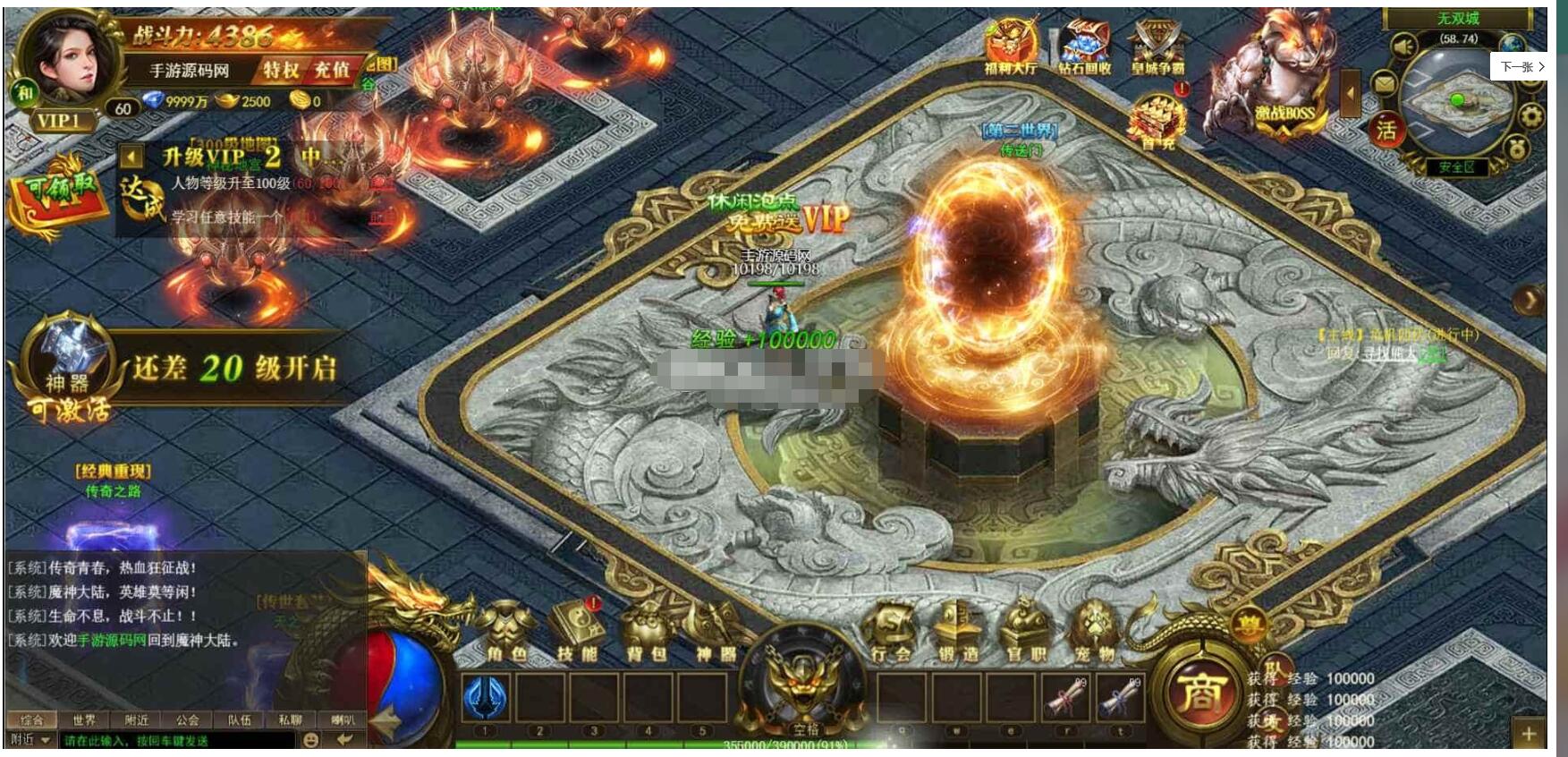Open the 角色 character panel
Viewport: 1568px width, 757px height.
click(x=506, y=634)
